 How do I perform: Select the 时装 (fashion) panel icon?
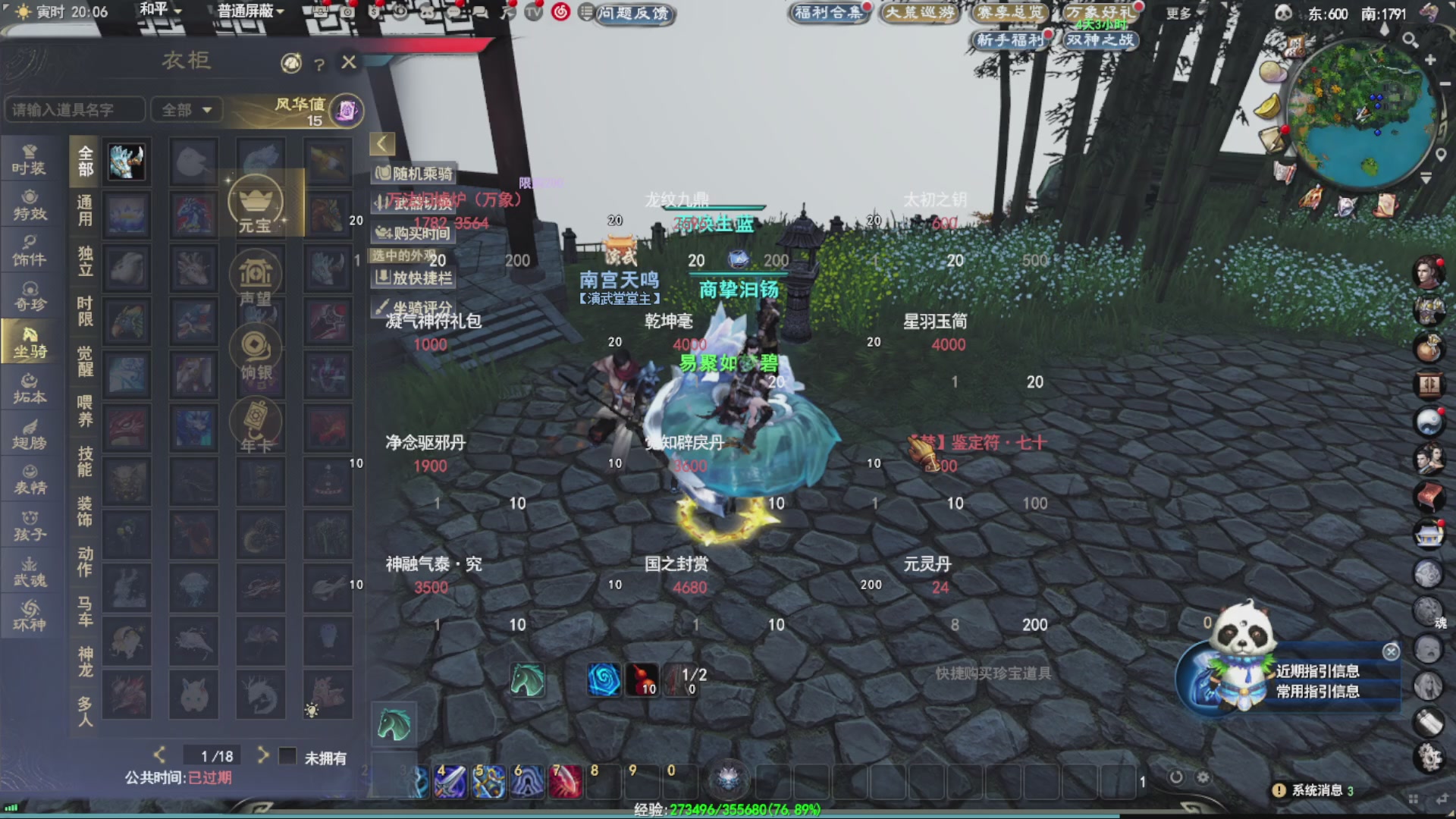pos(29,159)
